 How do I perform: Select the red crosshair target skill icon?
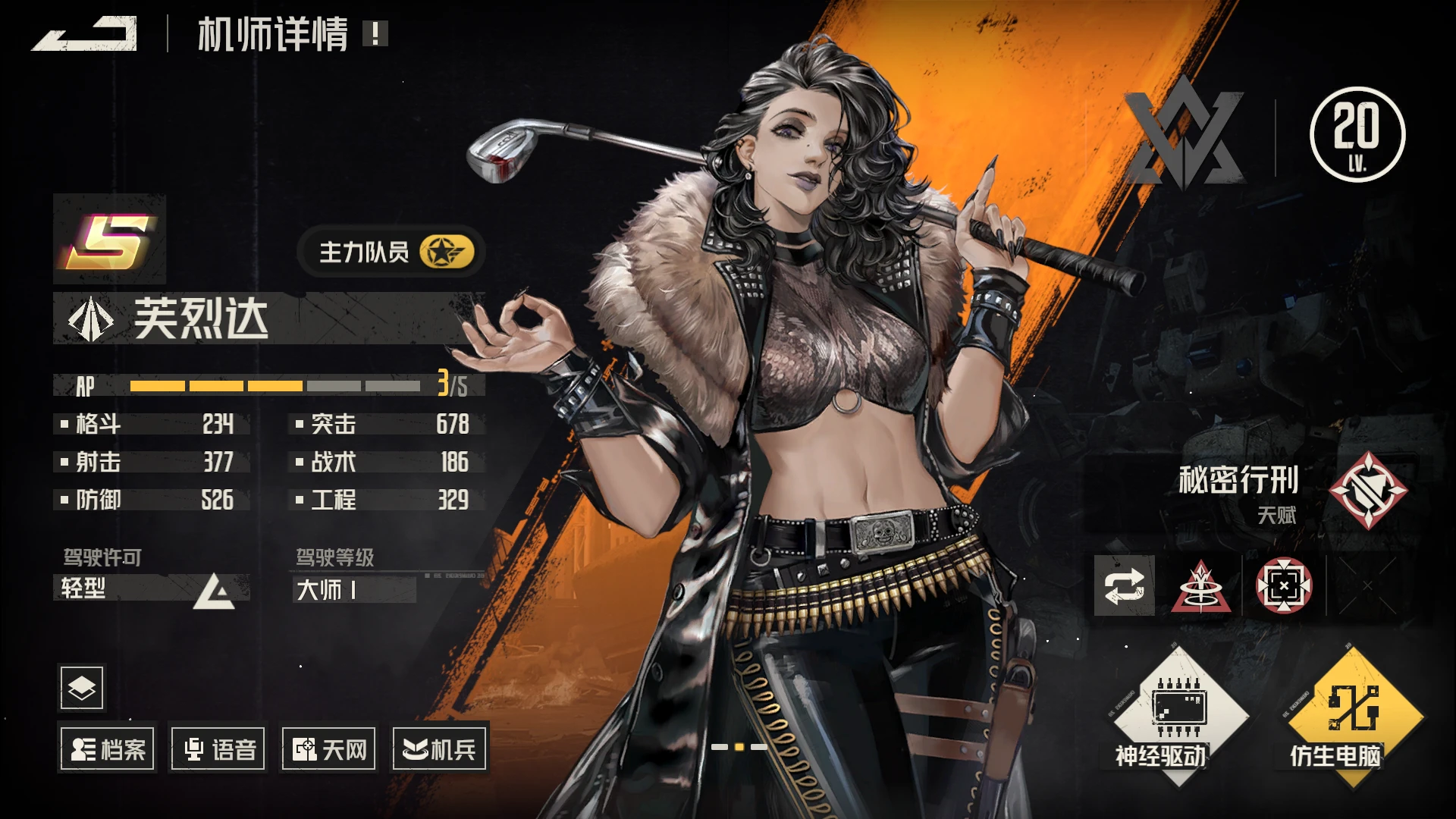coord(1284,586)
